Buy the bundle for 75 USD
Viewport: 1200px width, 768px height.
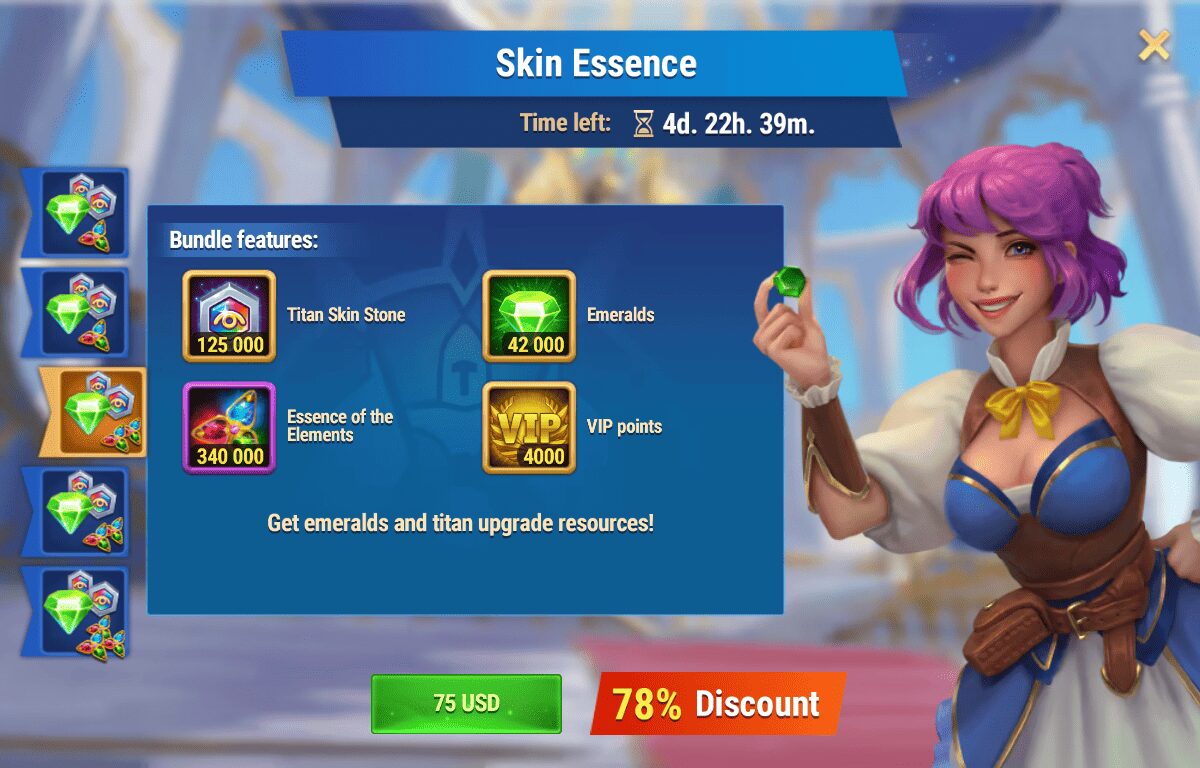pos(466,703)
